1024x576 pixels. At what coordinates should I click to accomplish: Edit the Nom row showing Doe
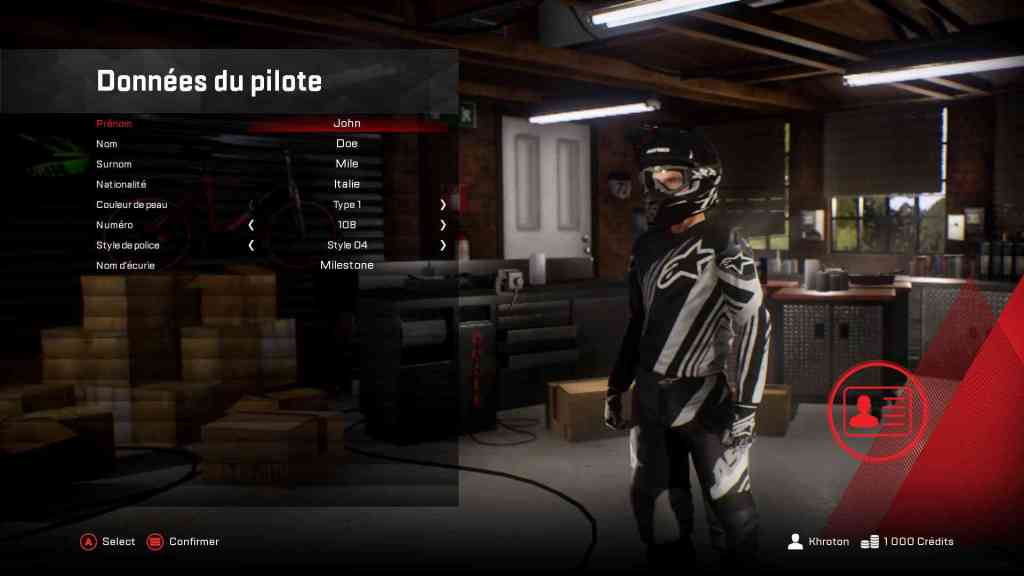346,144
